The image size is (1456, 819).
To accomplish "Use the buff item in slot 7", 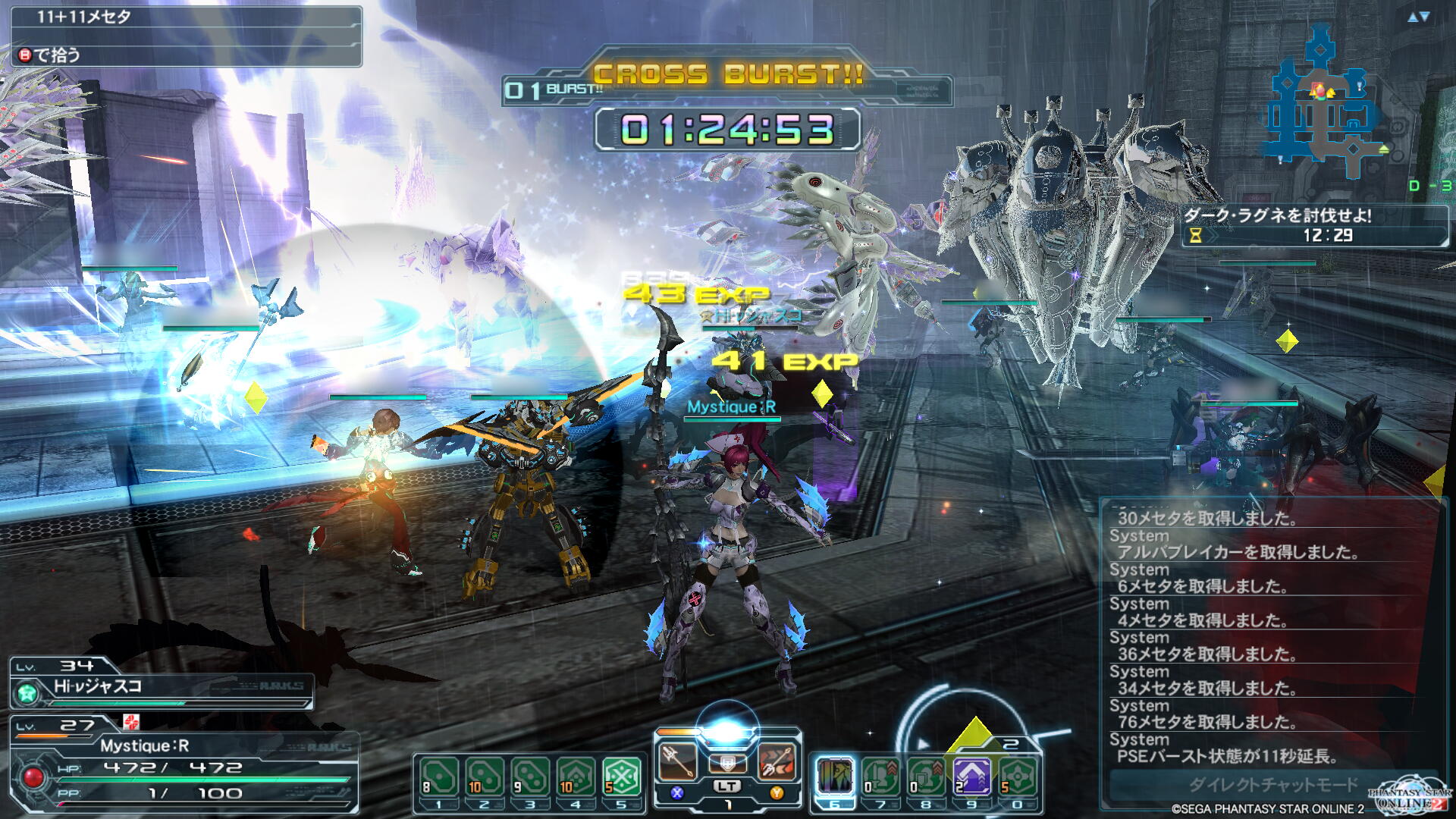I will [880, 778].
